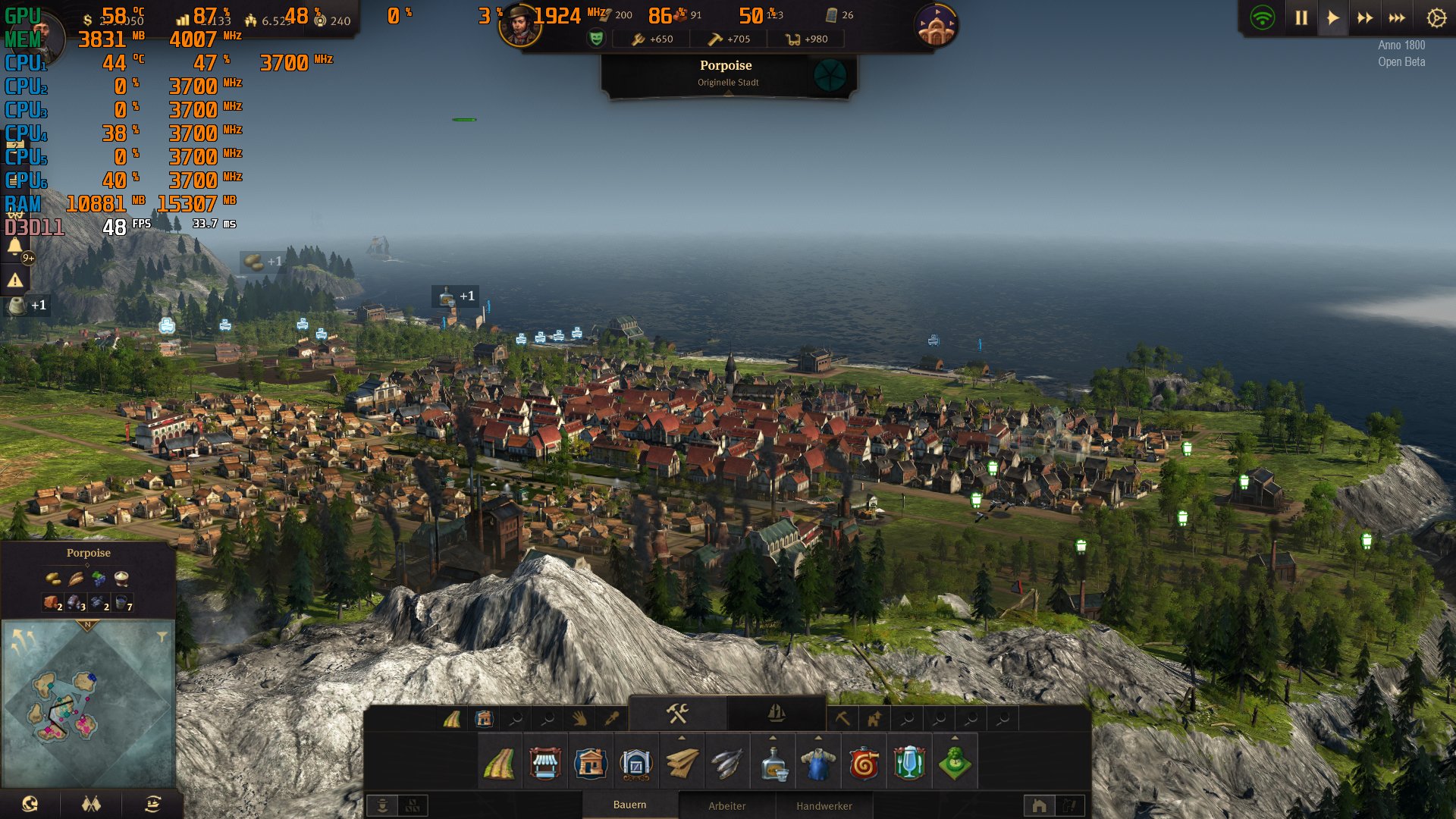Choose the work clothes production icon

pos(818,764)
